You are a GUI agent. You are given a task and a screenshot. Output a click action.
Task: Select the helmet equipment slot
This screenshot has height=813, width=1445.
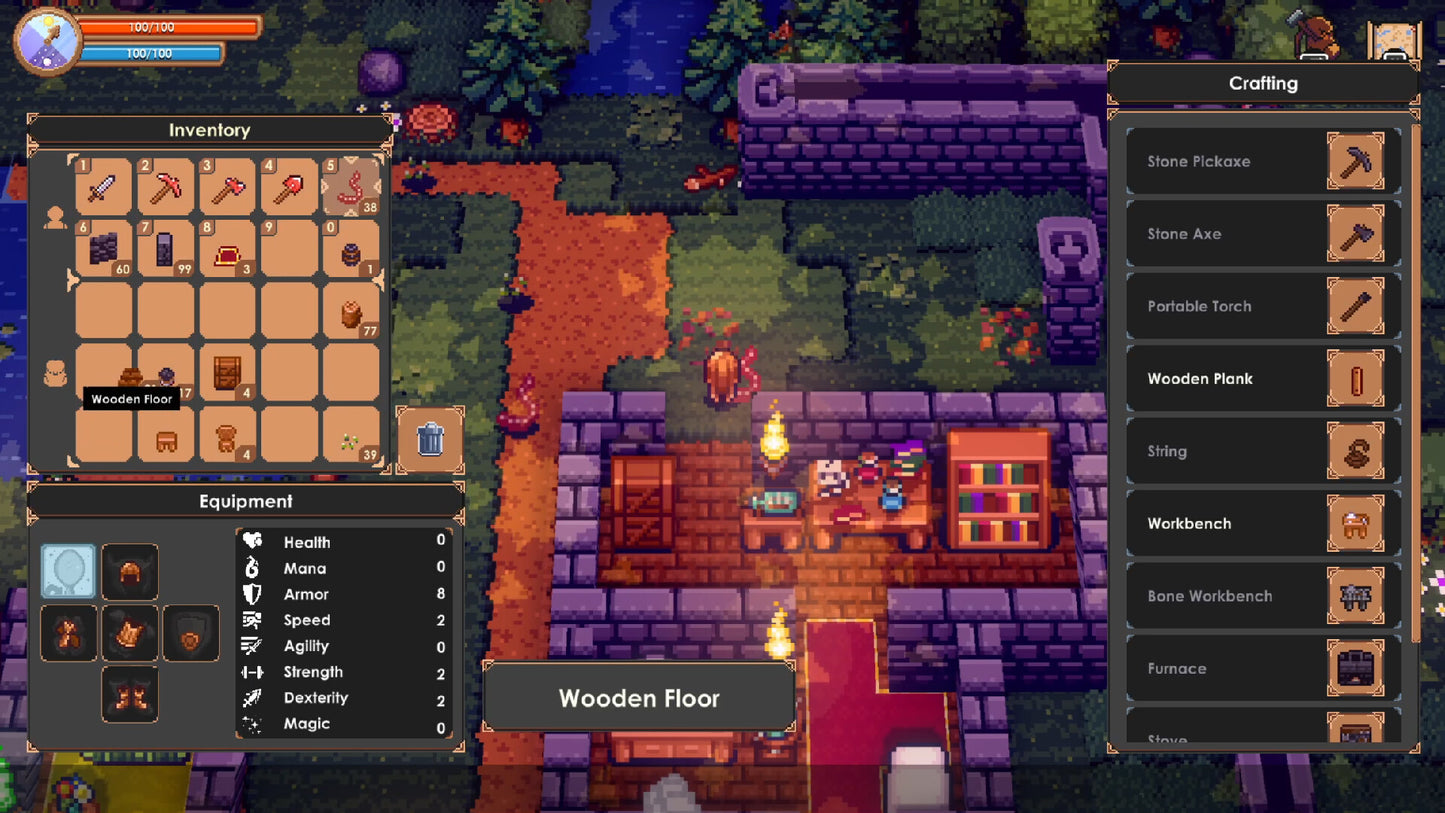pos(130,572)
